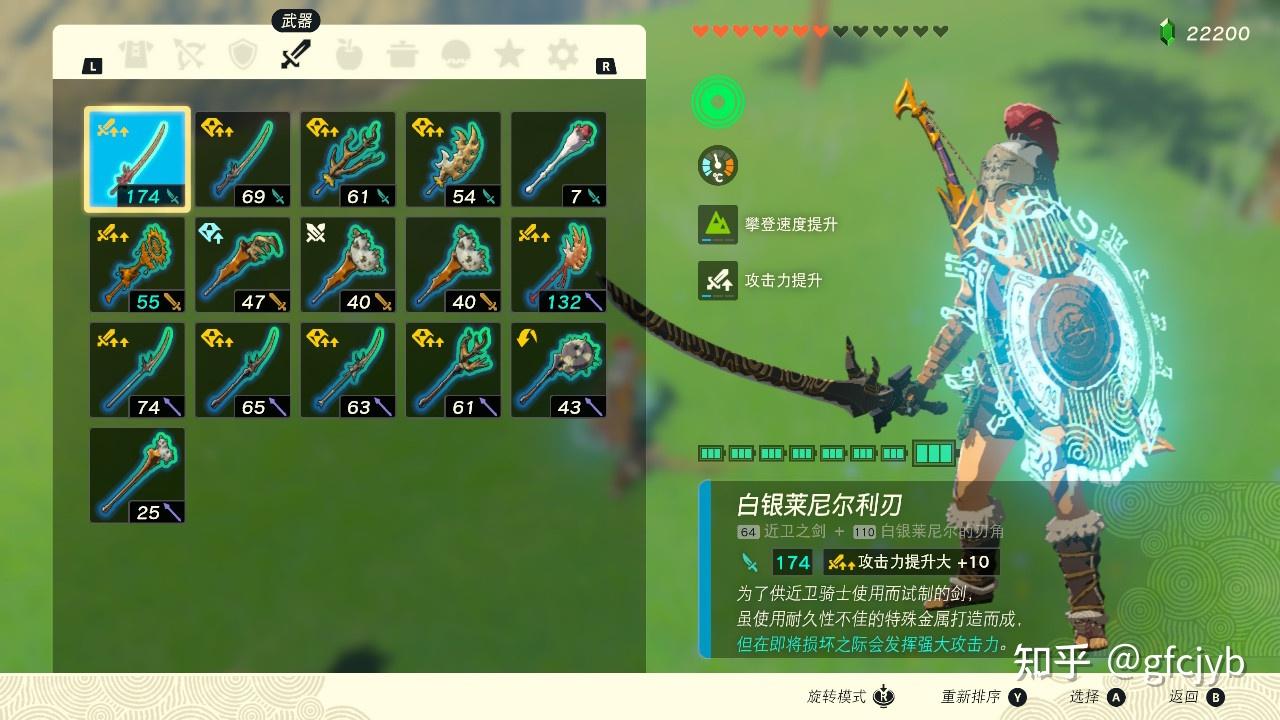Switch to the armor tab
This screenshot has width=1280, height=720.
click(x=135, y=54)
